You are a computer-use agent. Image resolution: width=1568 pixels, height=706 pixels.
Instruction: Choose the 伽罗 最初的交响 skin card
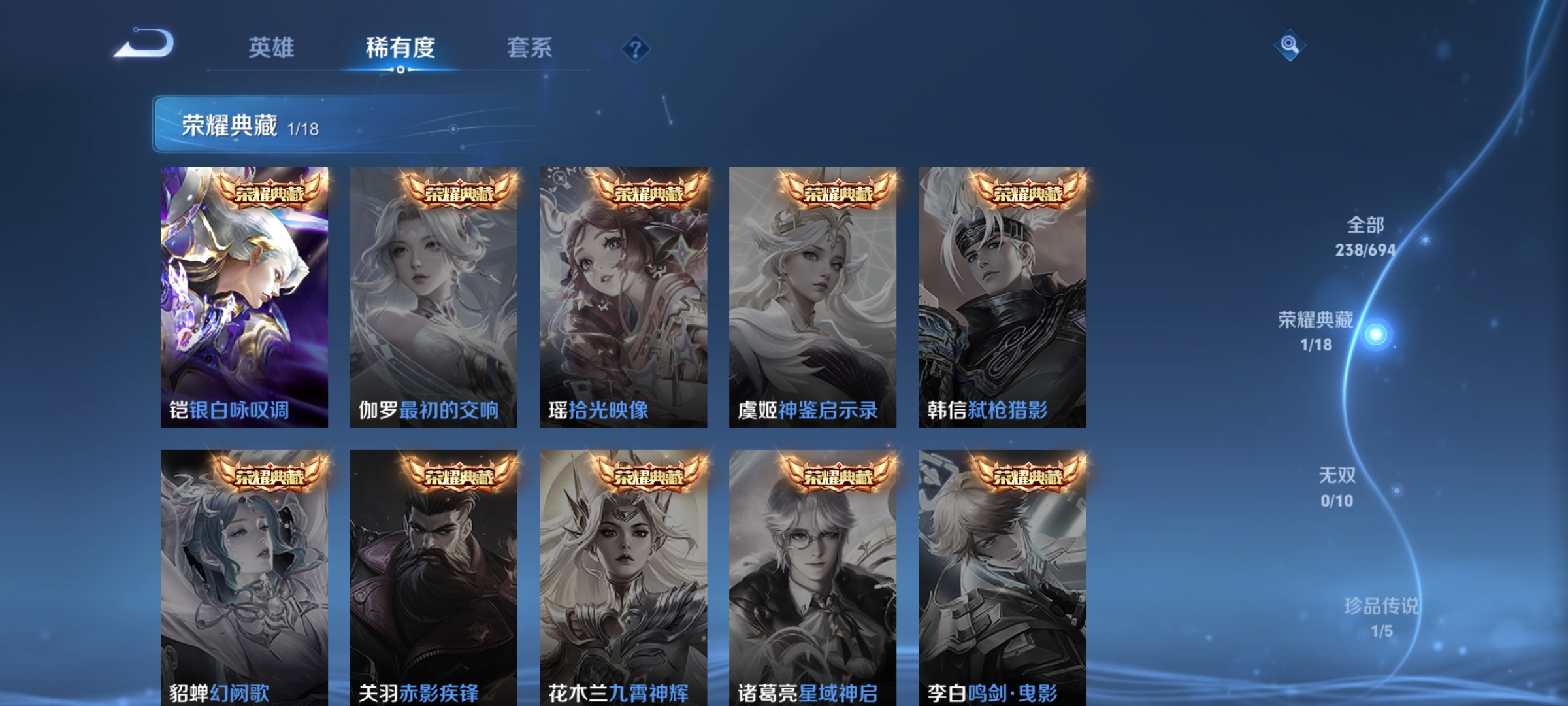434,297
